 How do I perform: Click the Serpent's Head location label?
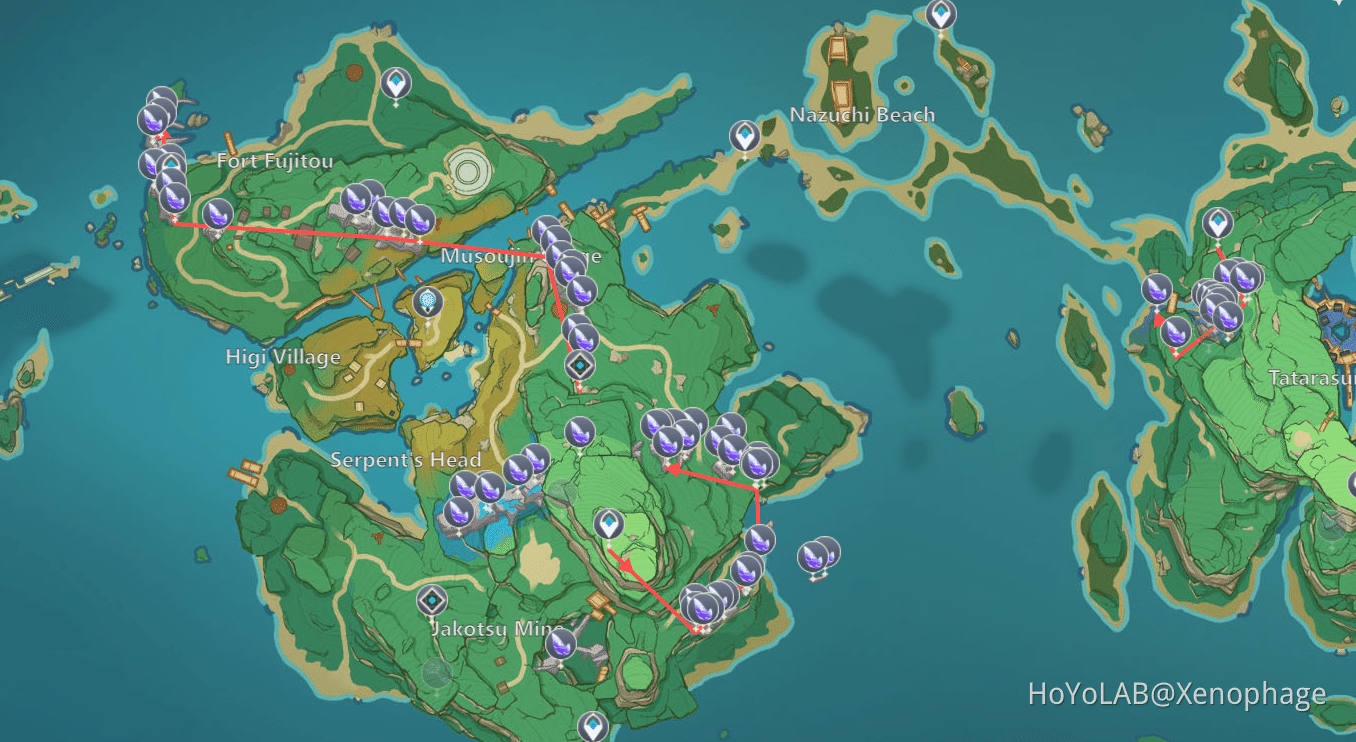click(407, 459)
